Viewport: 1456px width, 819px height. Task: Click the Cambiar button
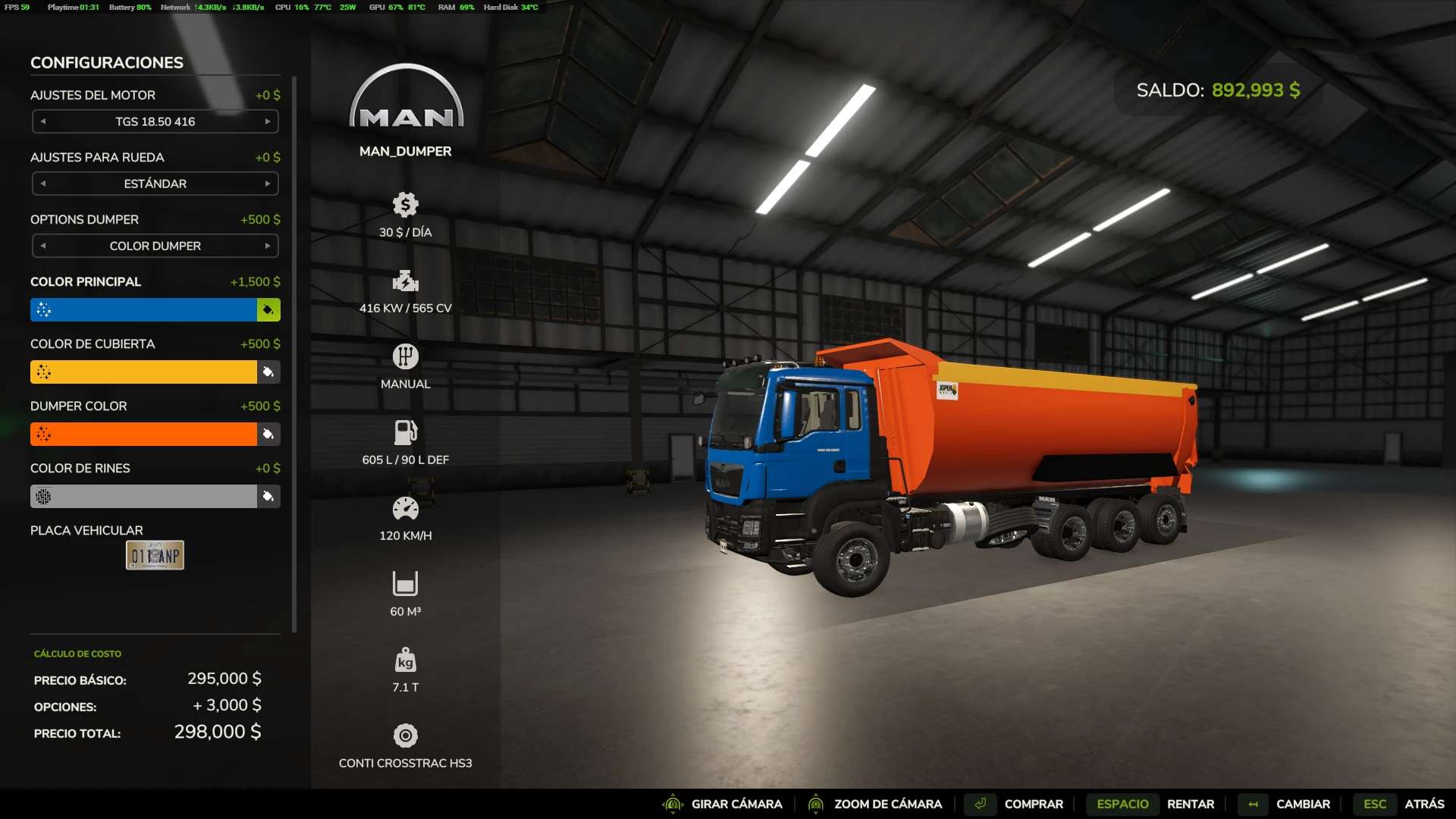coord(1302,804)
